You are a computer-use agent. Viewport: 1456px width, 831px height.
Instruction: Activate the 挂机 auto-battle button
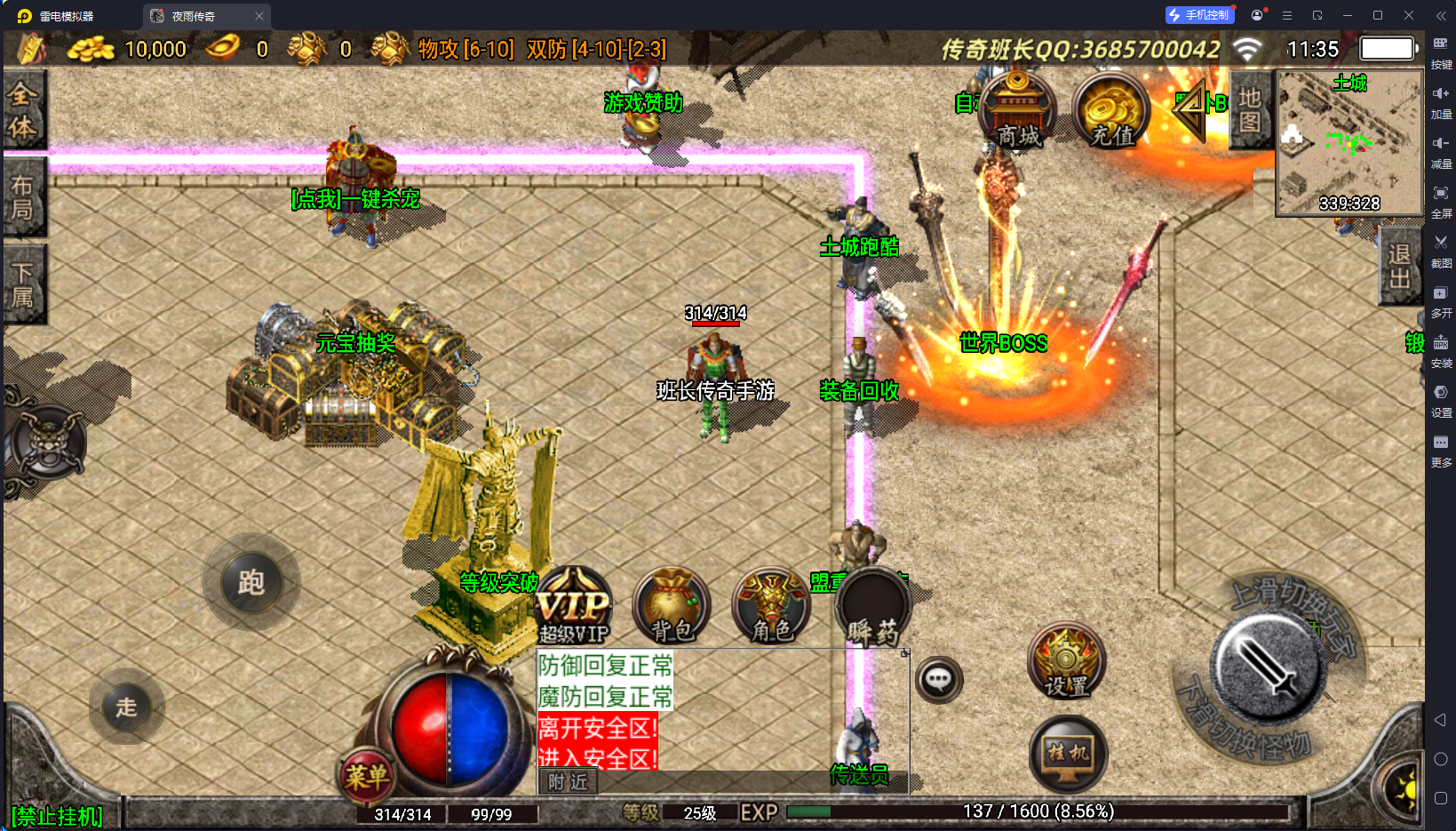(1068, 754)
